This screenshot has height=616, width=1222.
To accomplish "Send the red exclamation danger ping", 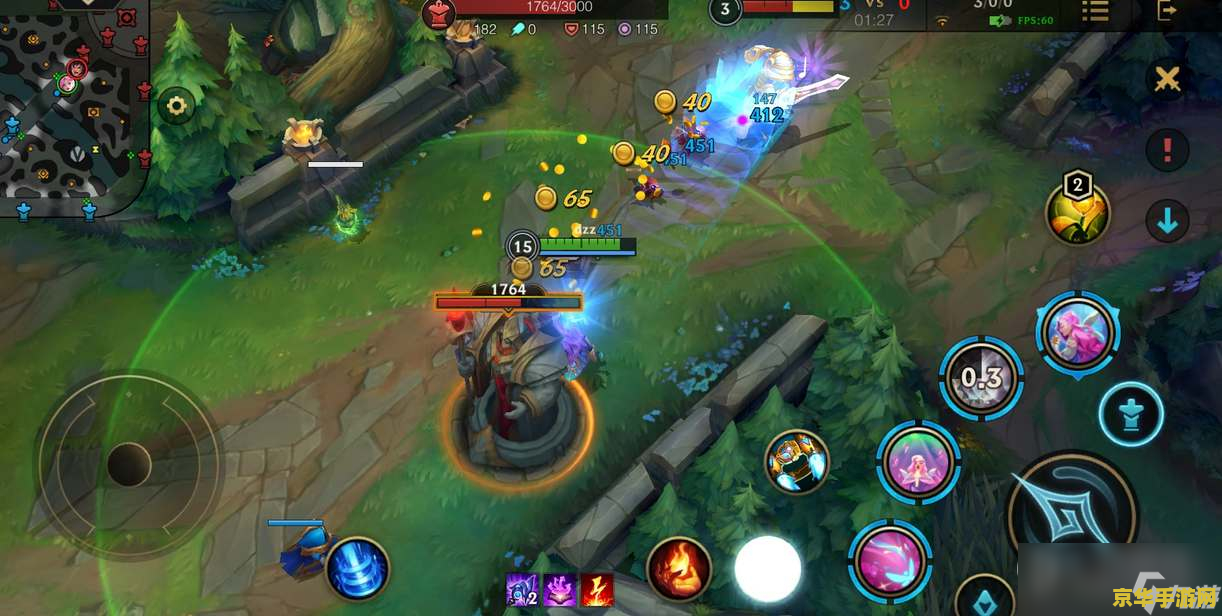I will (x=1166, y=151).
